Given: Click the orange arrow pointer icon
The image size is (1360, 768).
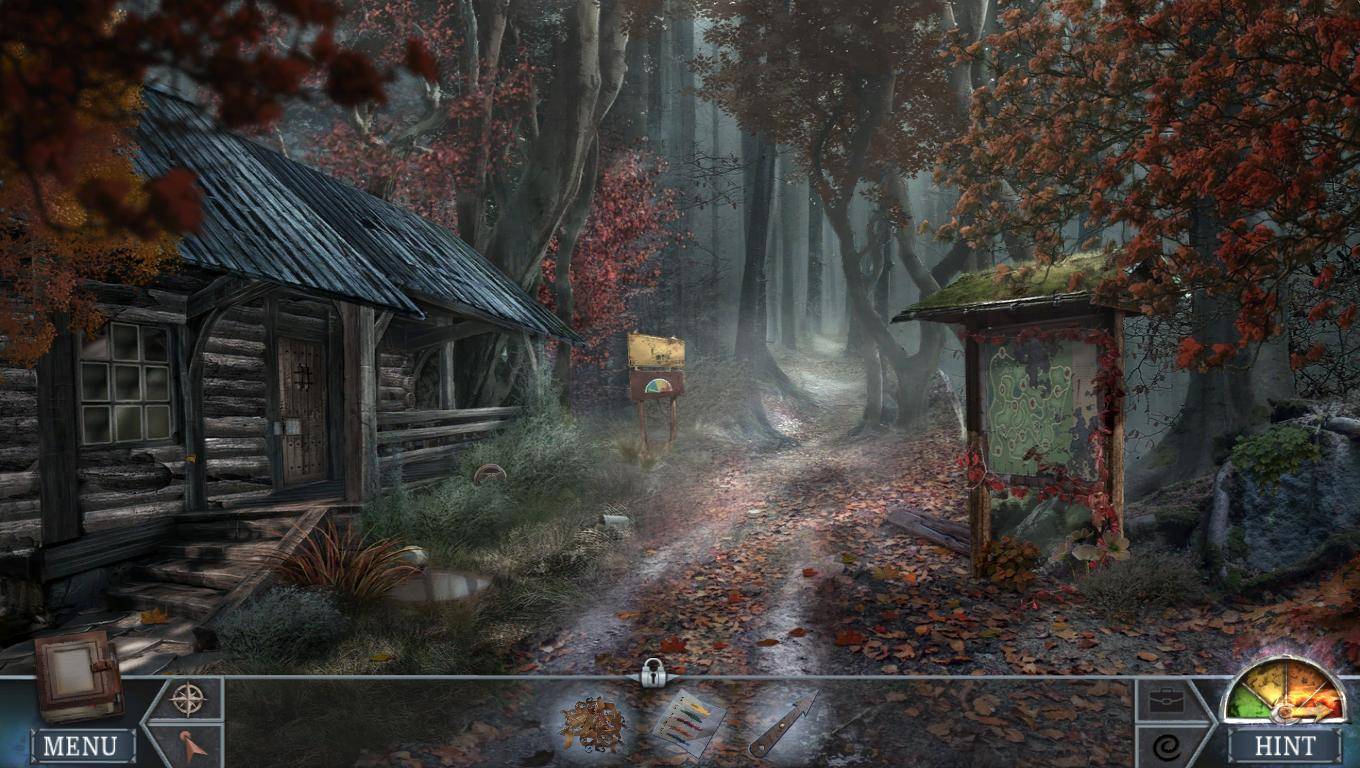Looking at the screenshot, I should click(x=192, y=745).
